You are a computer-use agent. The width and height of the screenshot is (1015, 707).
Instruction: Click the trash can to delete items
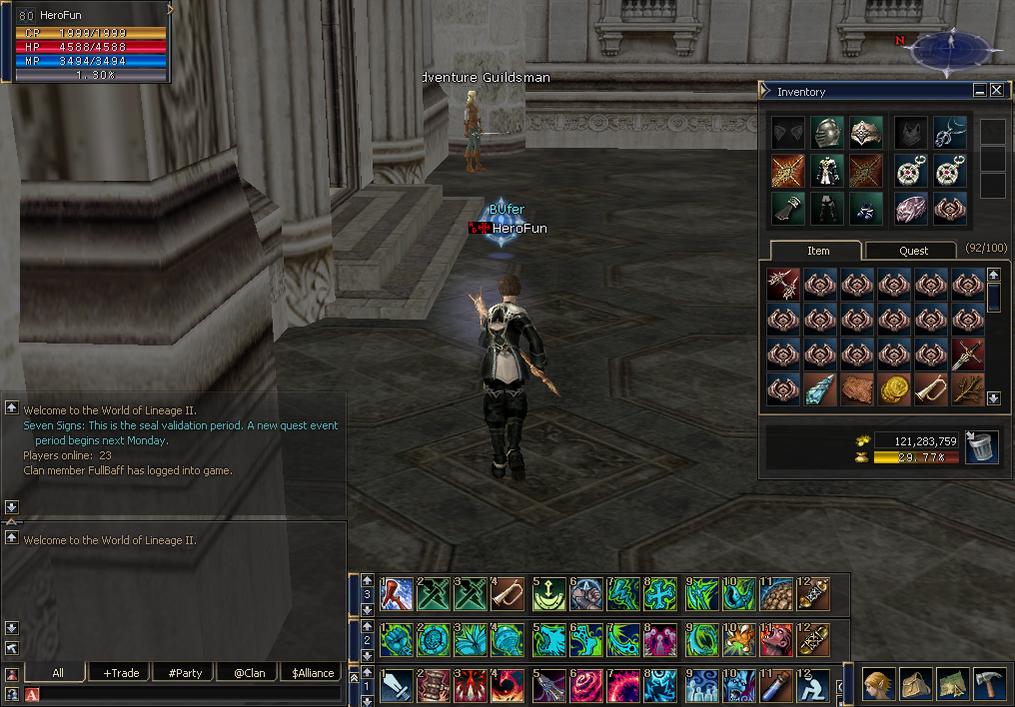click(x=979, y=447)
